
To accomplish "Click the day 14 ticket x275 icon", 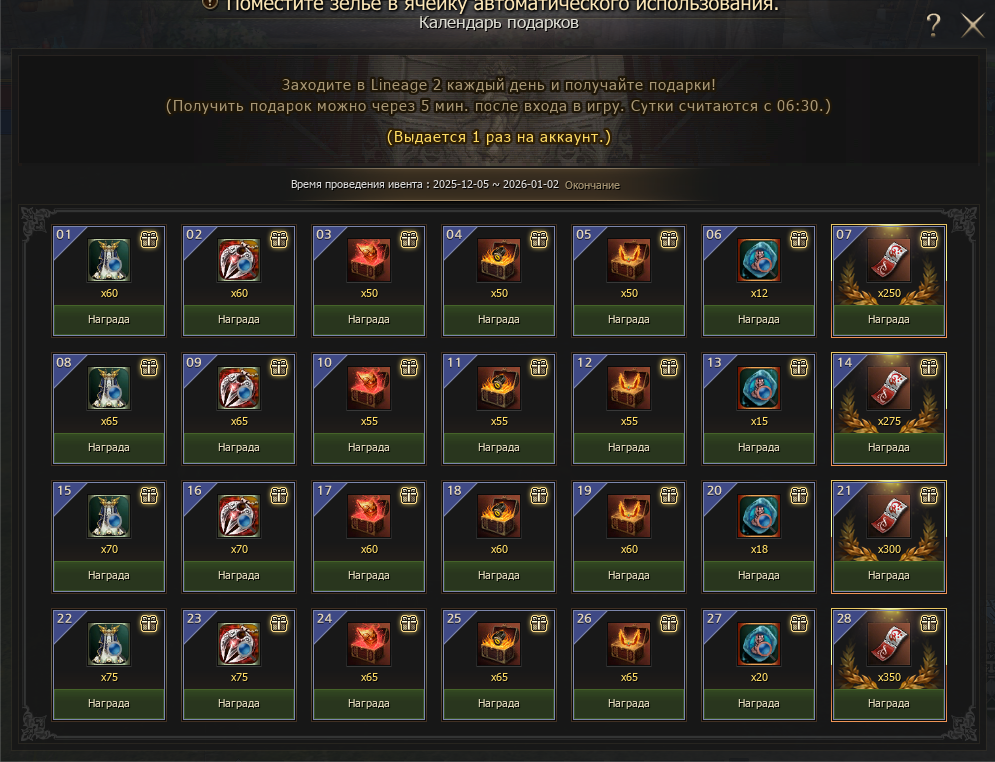I will tap(888, 388).
